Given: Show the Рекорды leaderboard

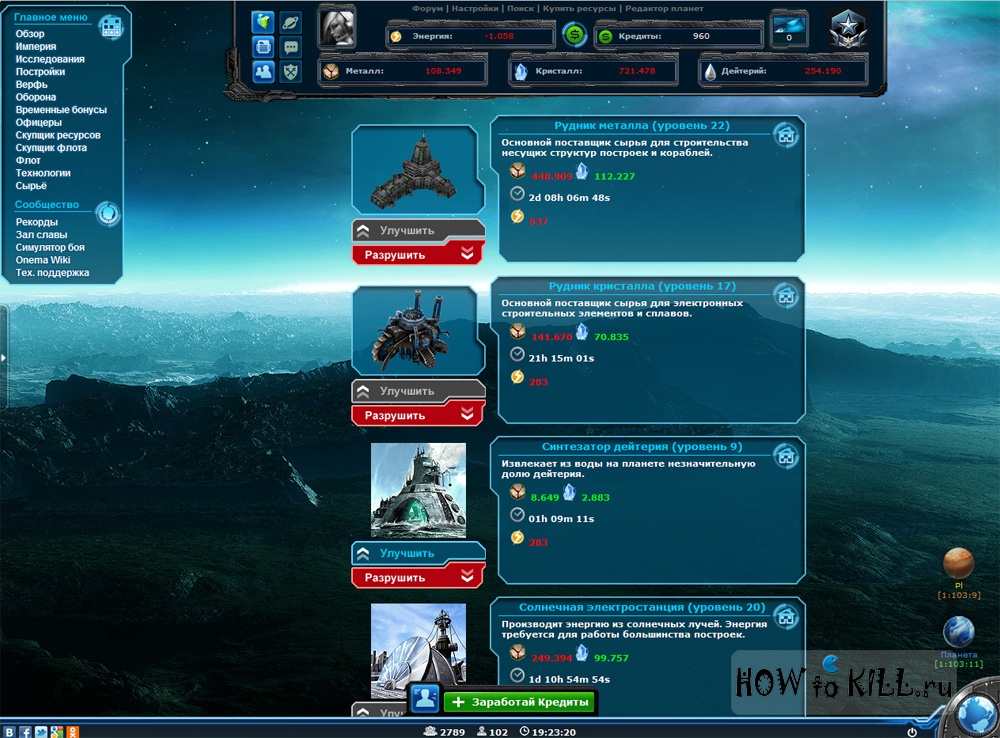Looking at the screenshot, I should (37, 222).
